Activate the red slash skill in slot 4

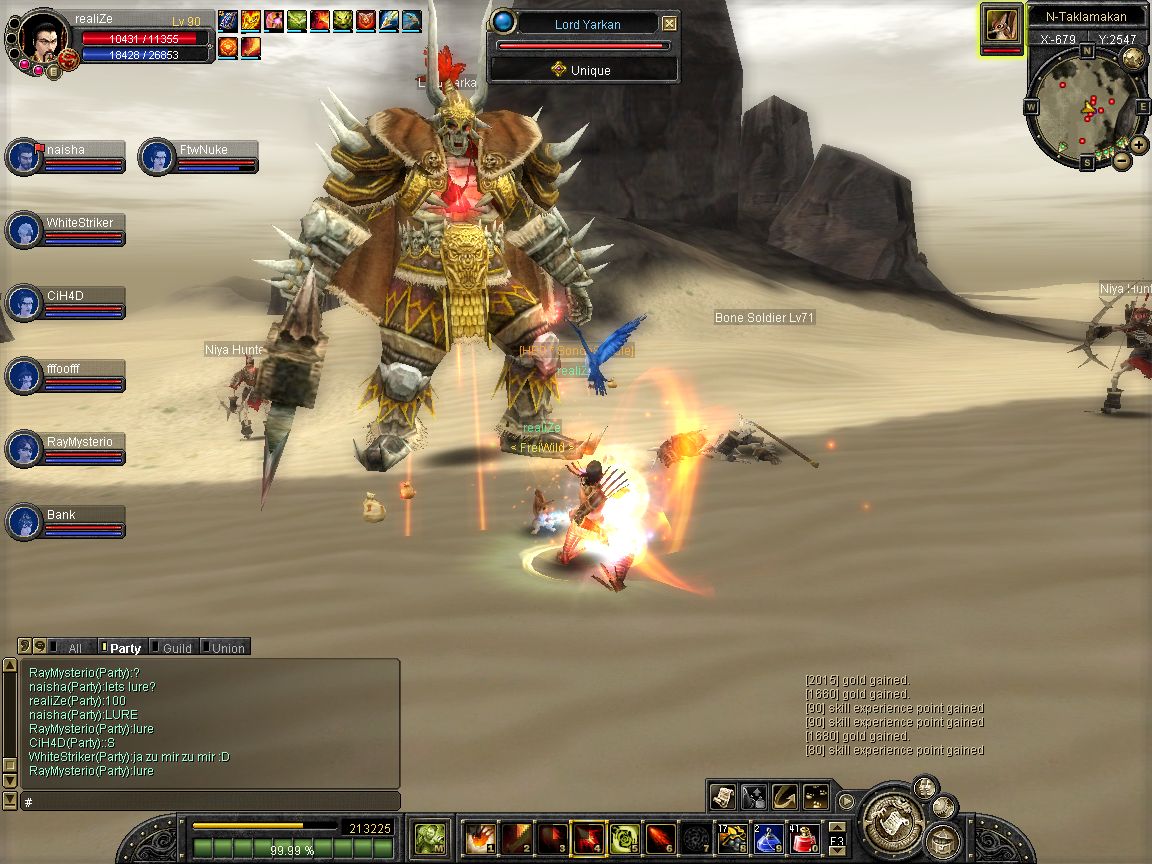[x=587, y=836]
